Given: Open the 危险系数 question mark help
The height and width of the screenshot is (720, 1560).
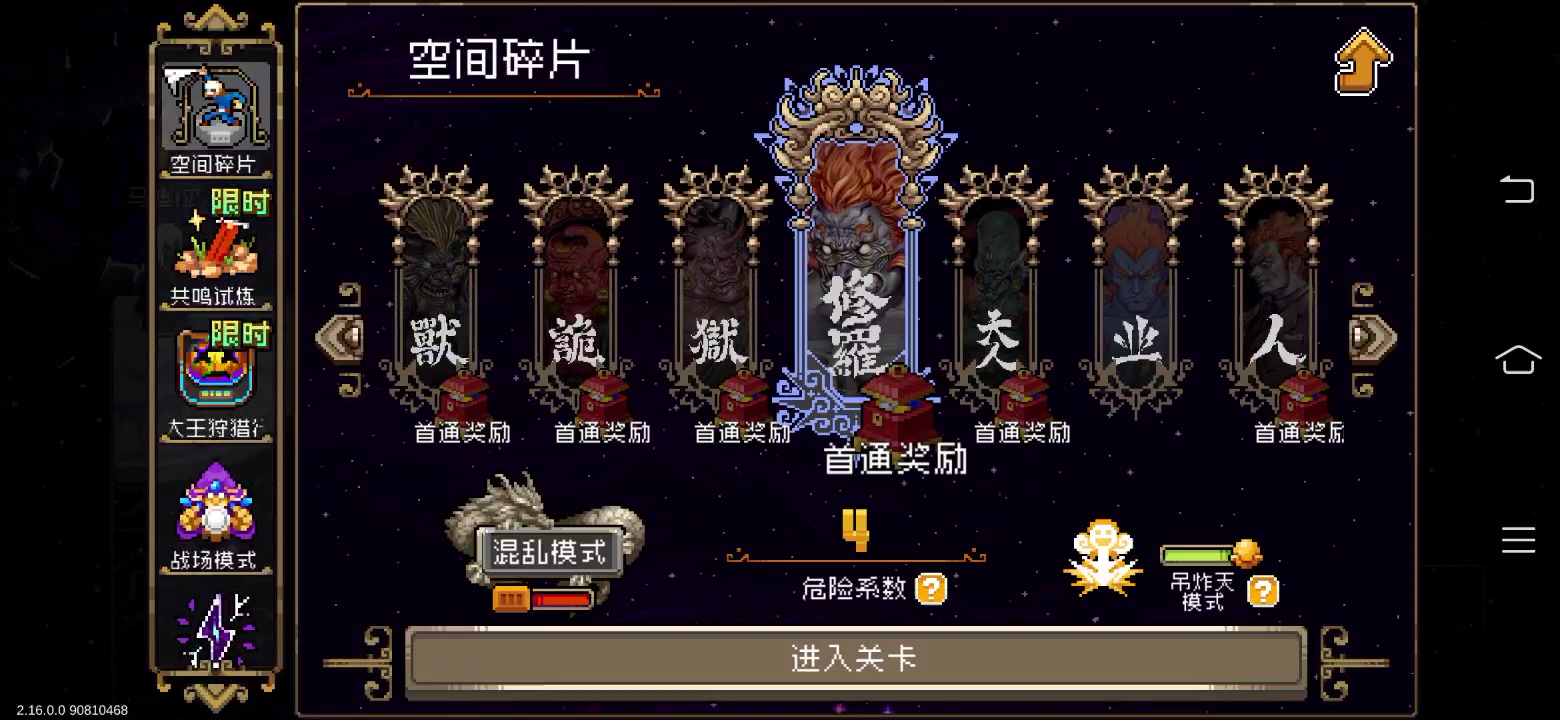Looking at the screenshot, I should point(932,589).
